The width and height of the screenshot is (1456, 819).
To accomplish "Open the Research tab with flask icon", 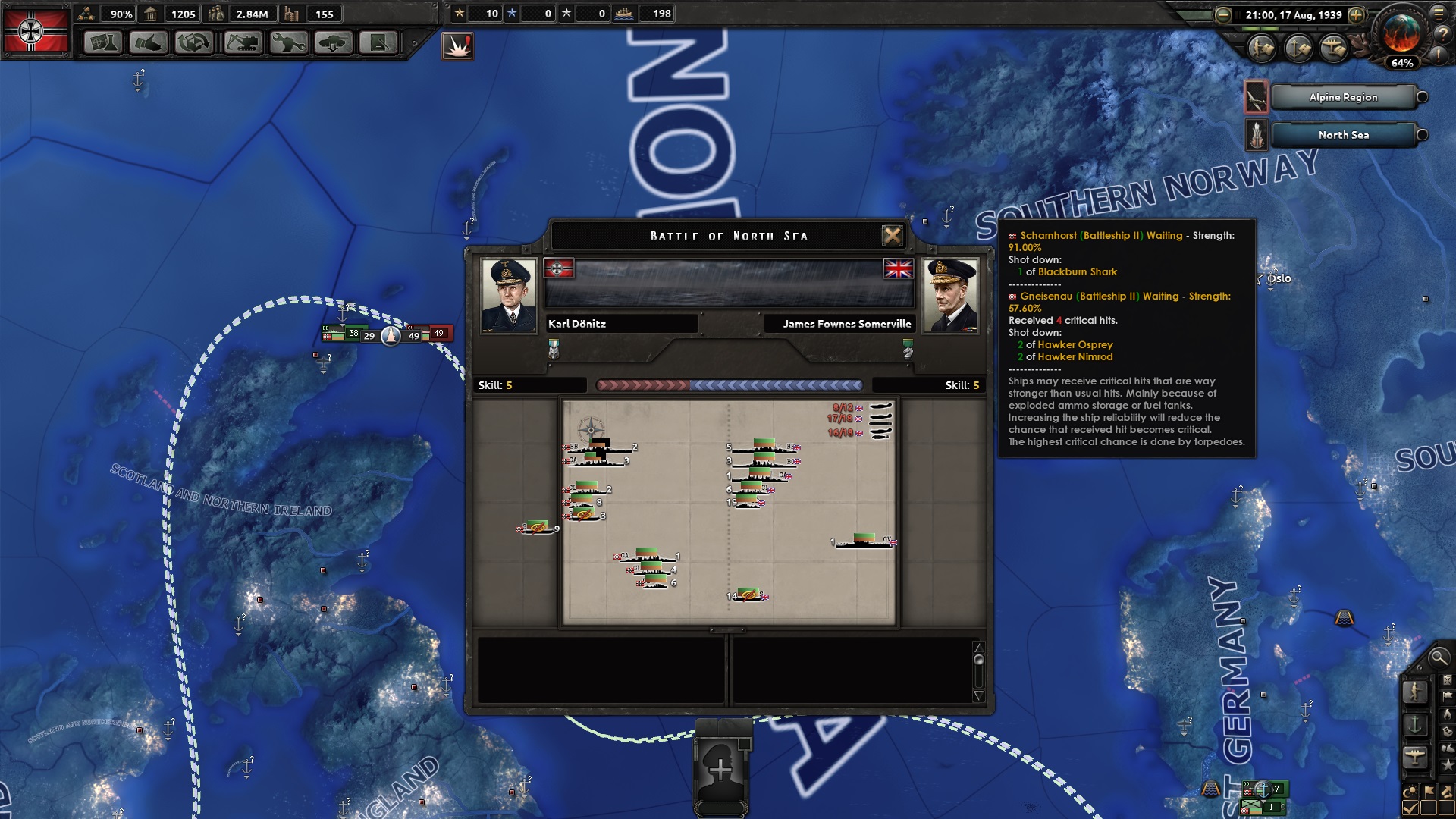I will point(103,42).
